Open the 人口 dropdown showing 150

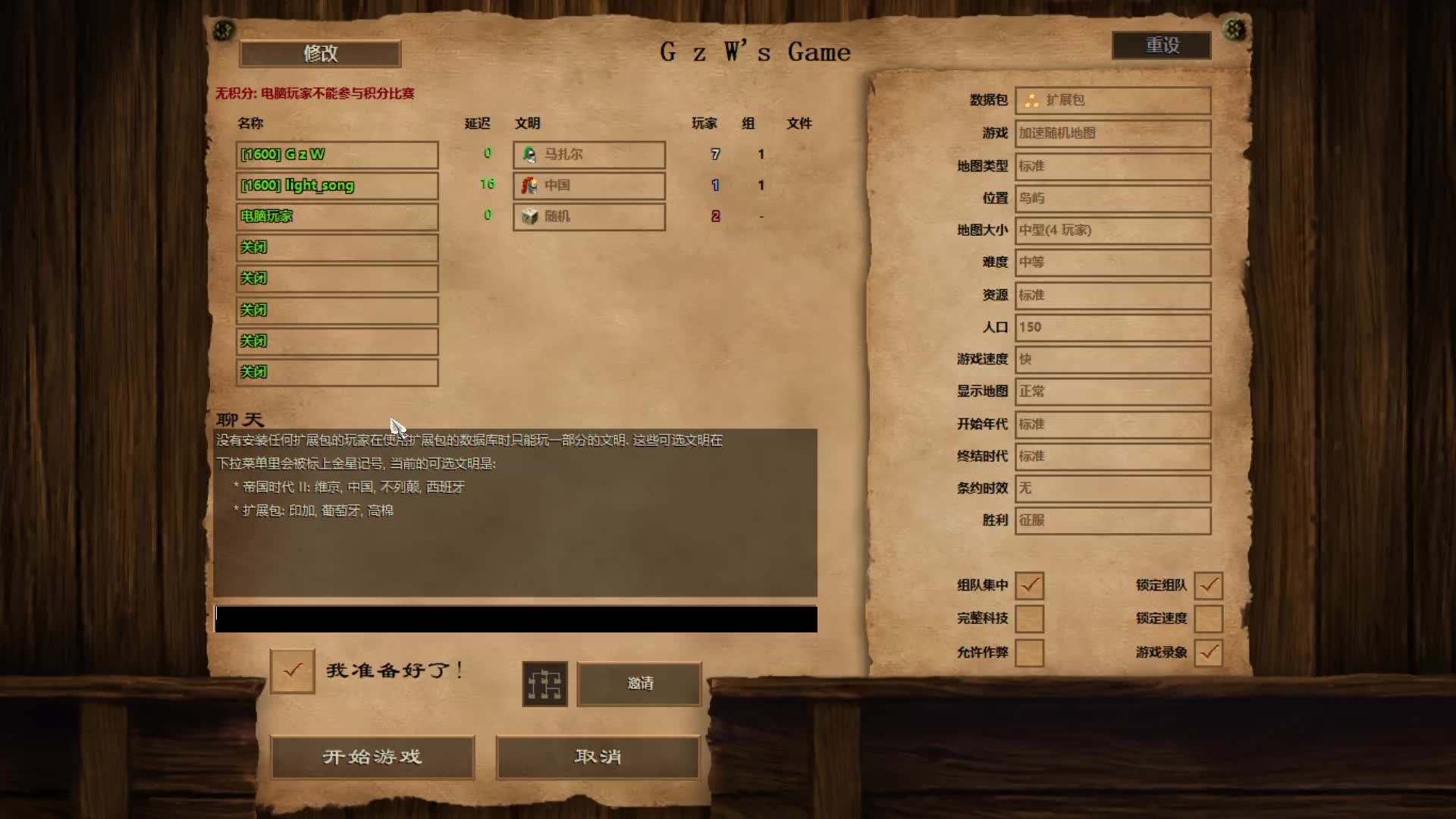click(x=1112, y=327)
